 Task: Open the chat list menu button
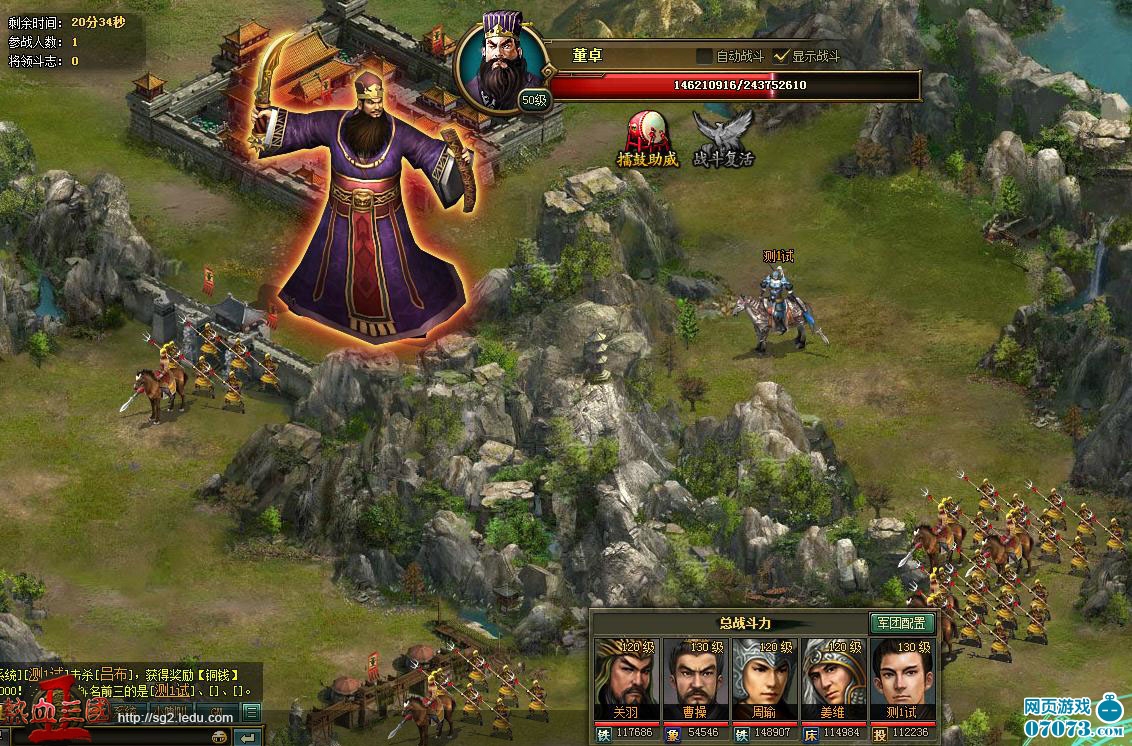point(252,712)
